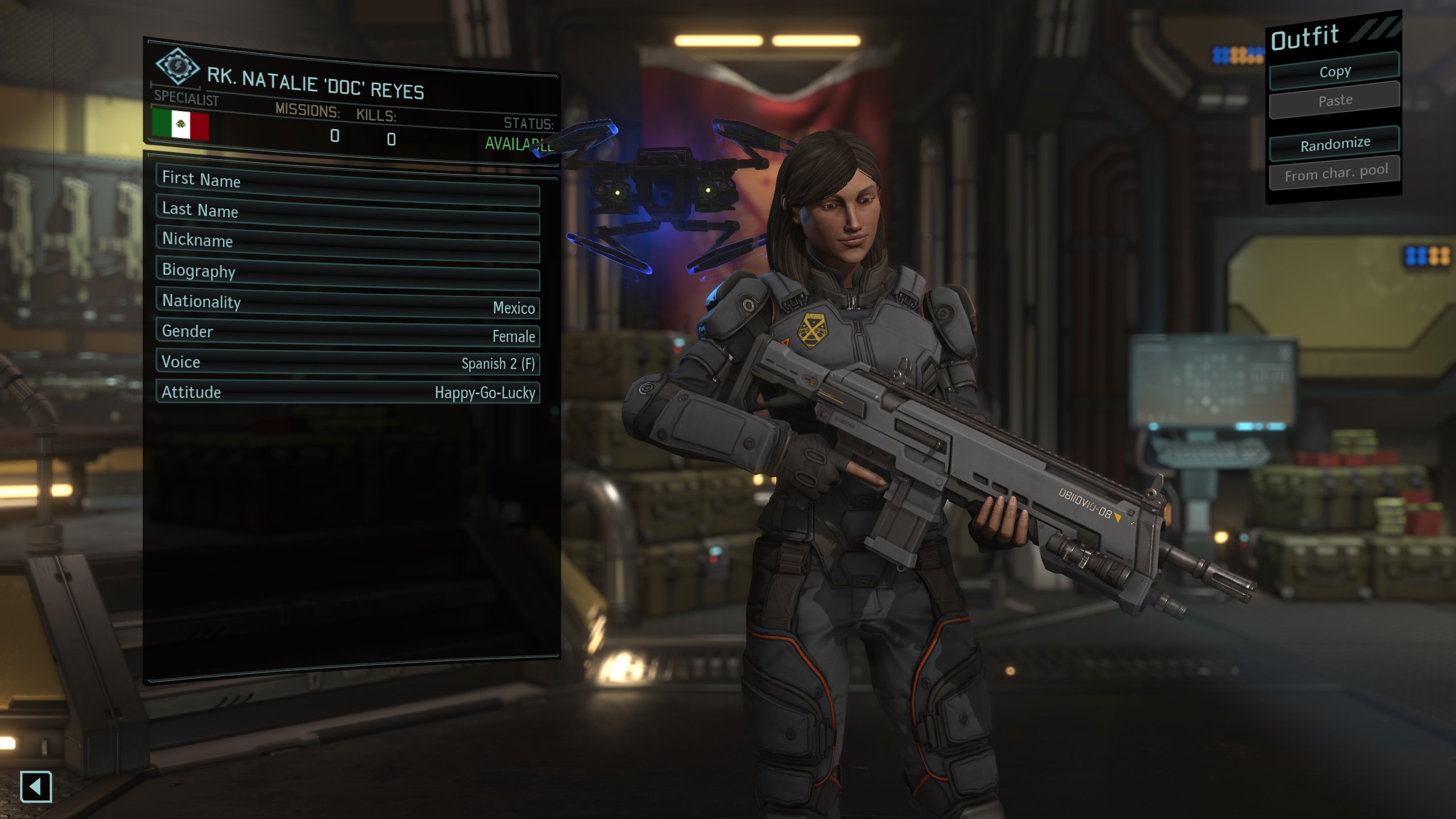Load outfit From char. pool
The width and height of the screenshot is (1456, 819).
[x=1334, y=173]
